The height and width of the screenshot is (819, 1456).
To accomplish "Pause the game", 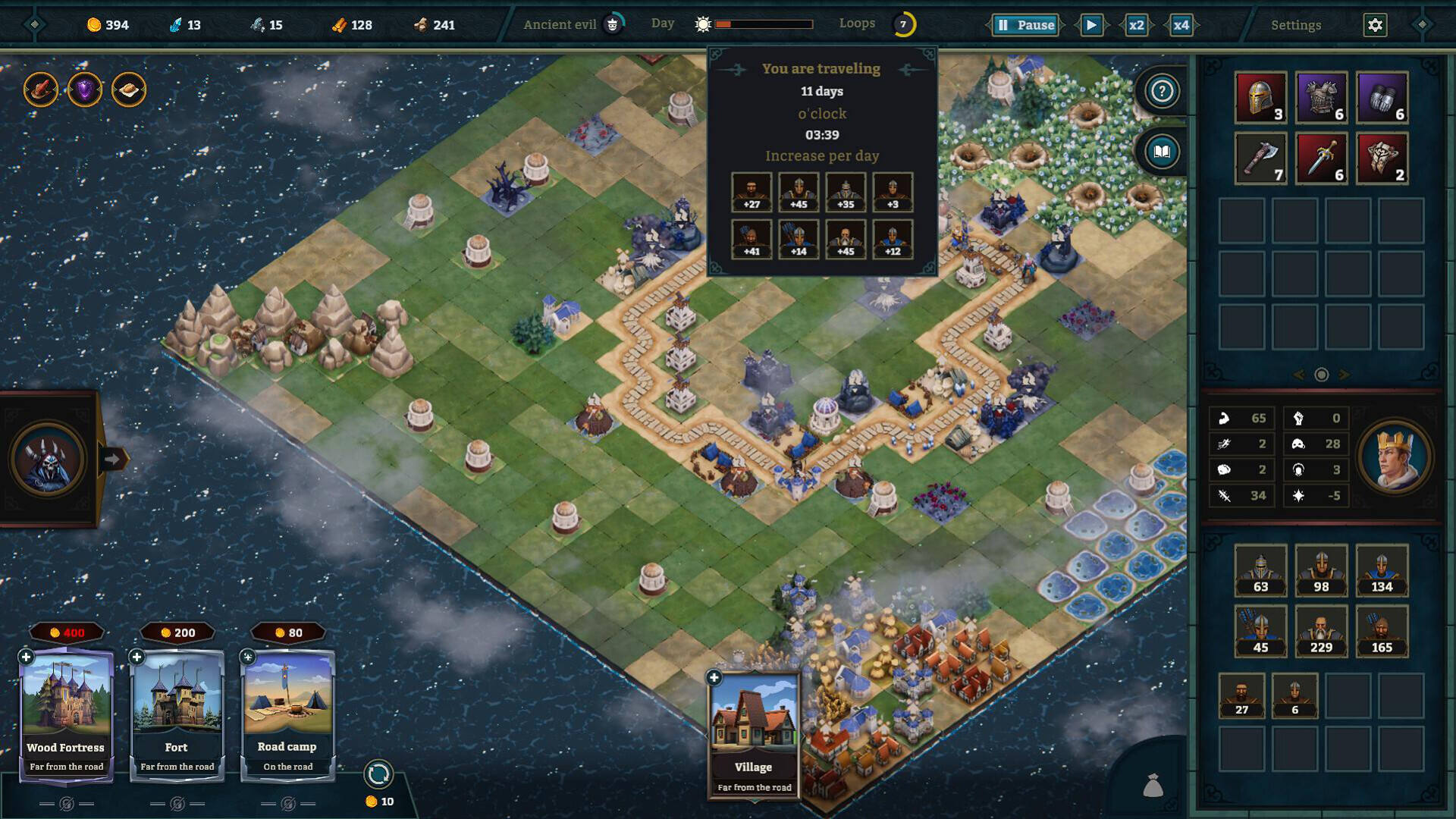I will click(1025, 25).
